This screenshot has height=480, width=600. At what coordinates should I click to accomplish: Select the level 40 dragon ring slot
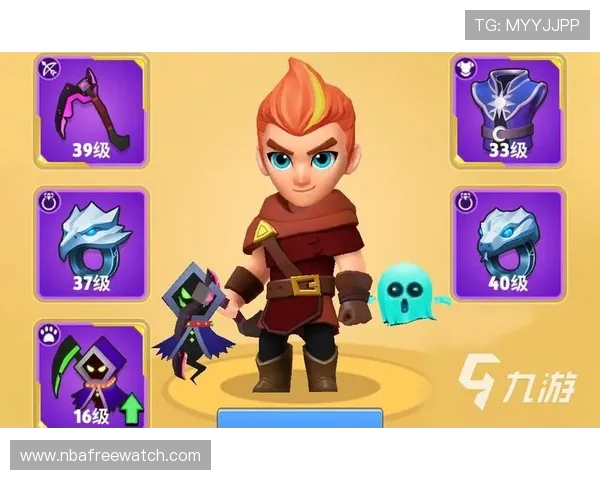pos(507,244)
